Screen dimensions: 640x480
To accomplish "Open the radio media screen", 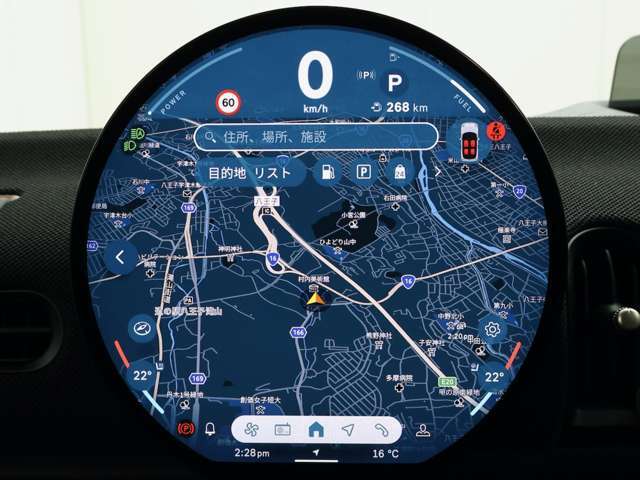I will [x=283, y=430].
